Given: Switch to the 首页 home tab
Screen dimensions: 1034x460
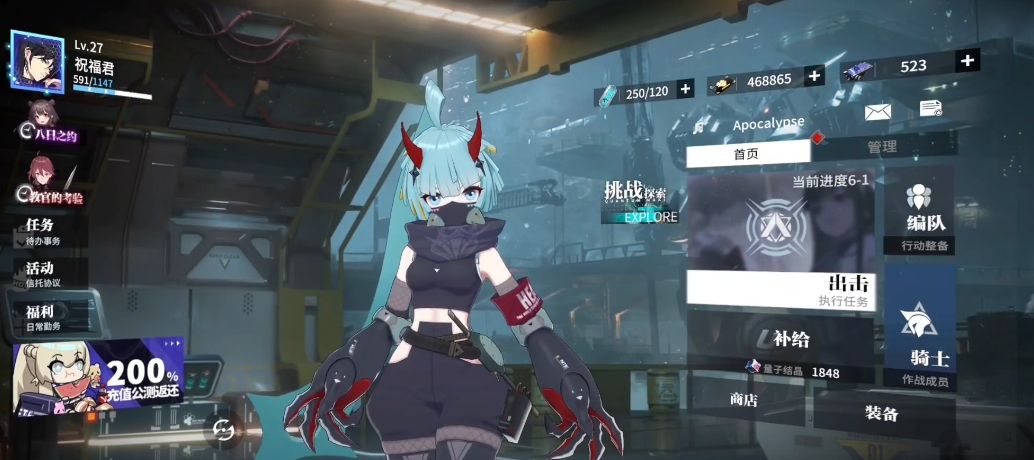Looking at the screenshot, I should [x=747, y=153].
